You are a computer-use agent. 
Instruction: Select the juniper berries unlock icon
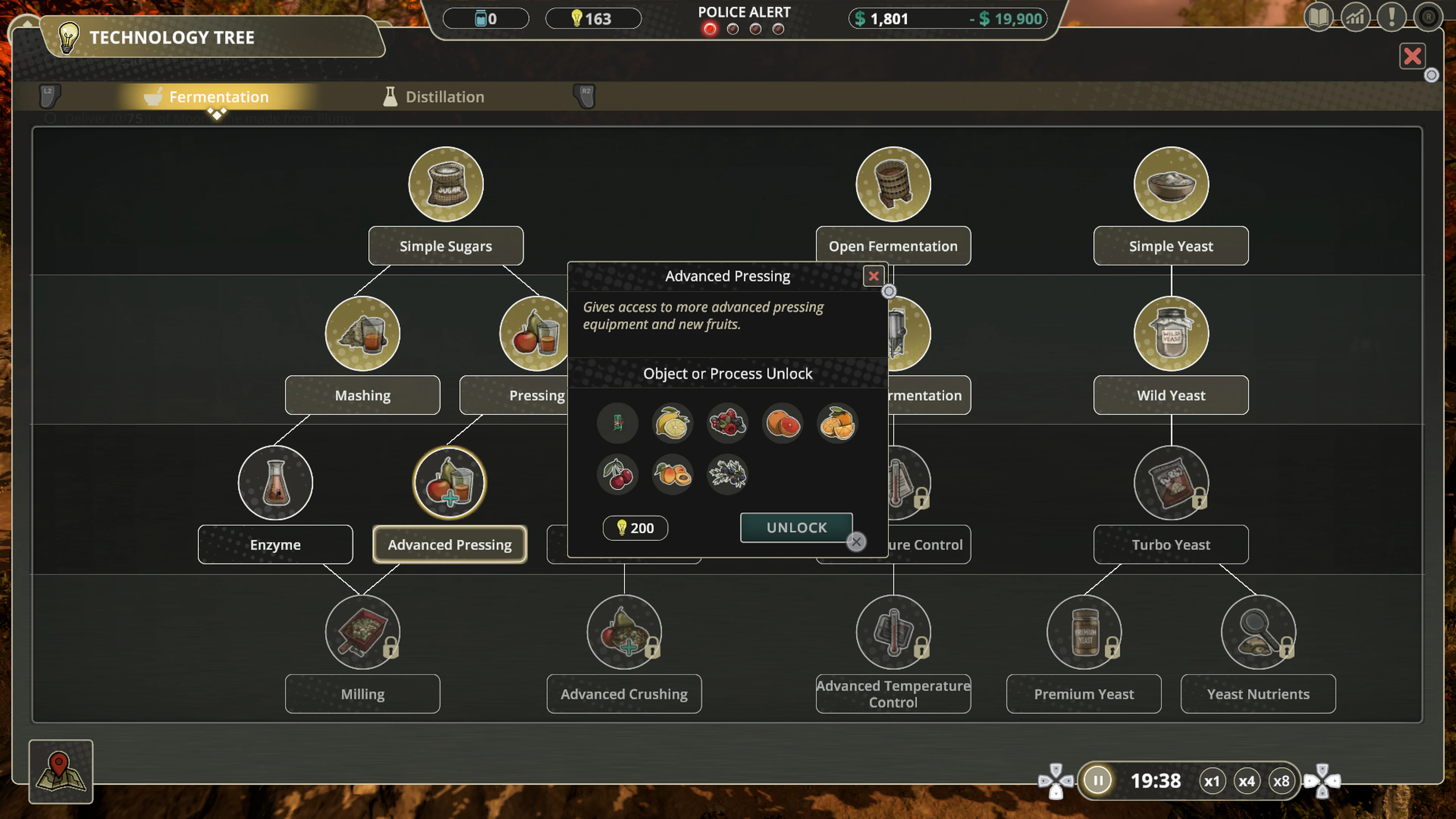[x=727, y=475]
